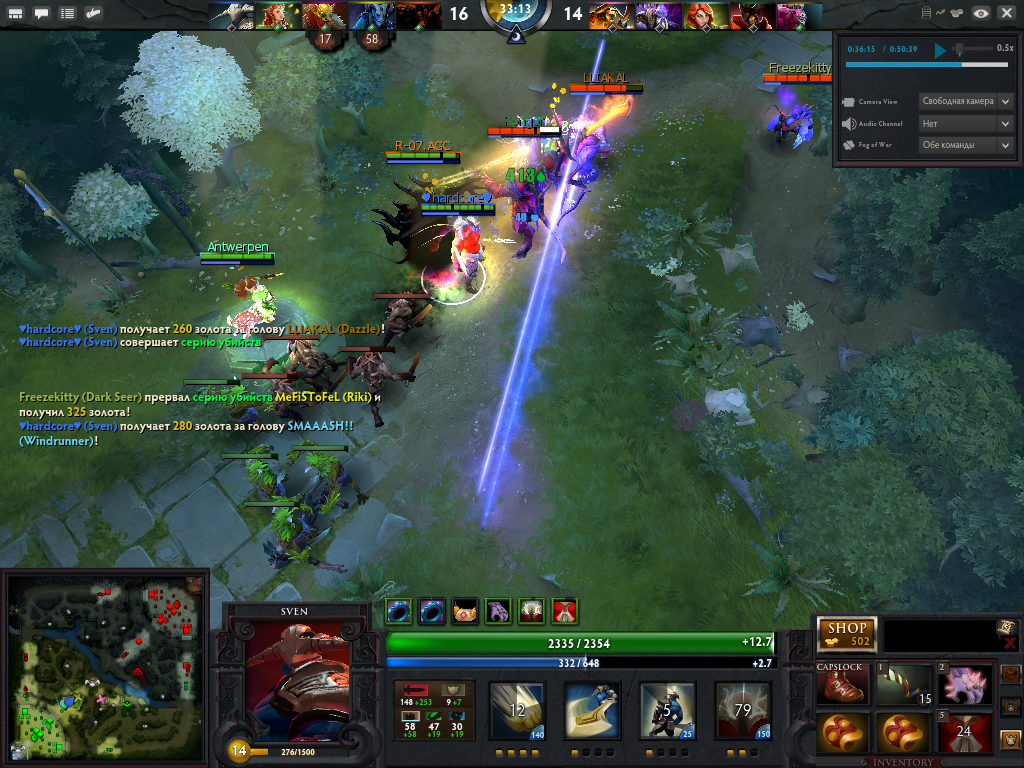Open the Audio Channel dropdown

click(x=966, y=123)
